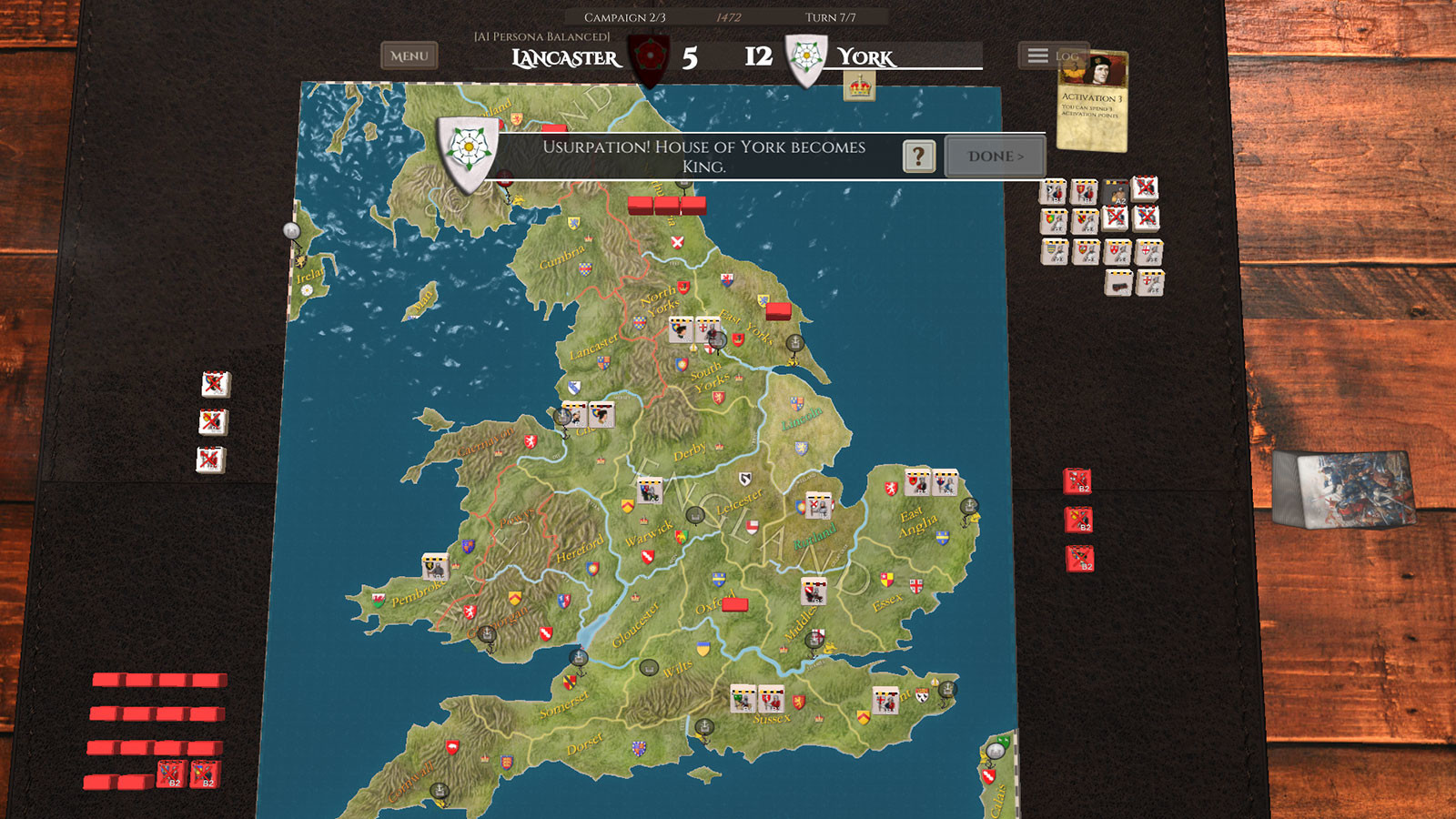Confirm the usurpation with Done
Image resolution: width=1456 pixels, height=819 pixels.
(995, 157)
